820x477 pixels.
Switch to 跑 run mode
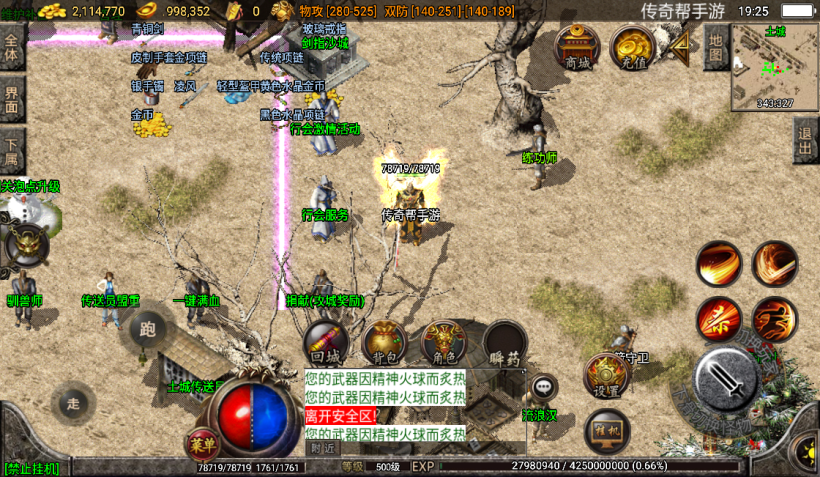click(x=148, y=329)
